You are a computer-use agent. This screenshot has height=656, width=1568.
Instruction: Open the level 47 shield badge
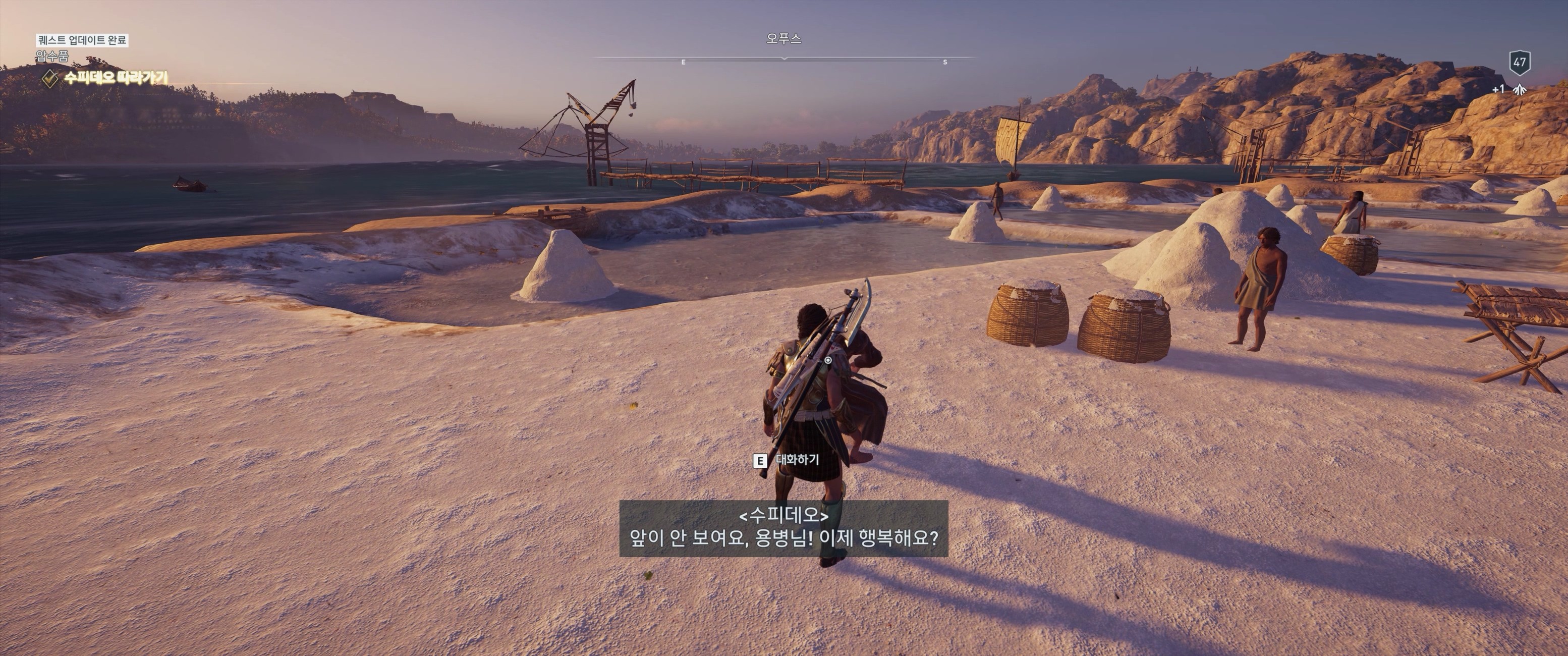pyautogui.click(x=1519, y=62)
